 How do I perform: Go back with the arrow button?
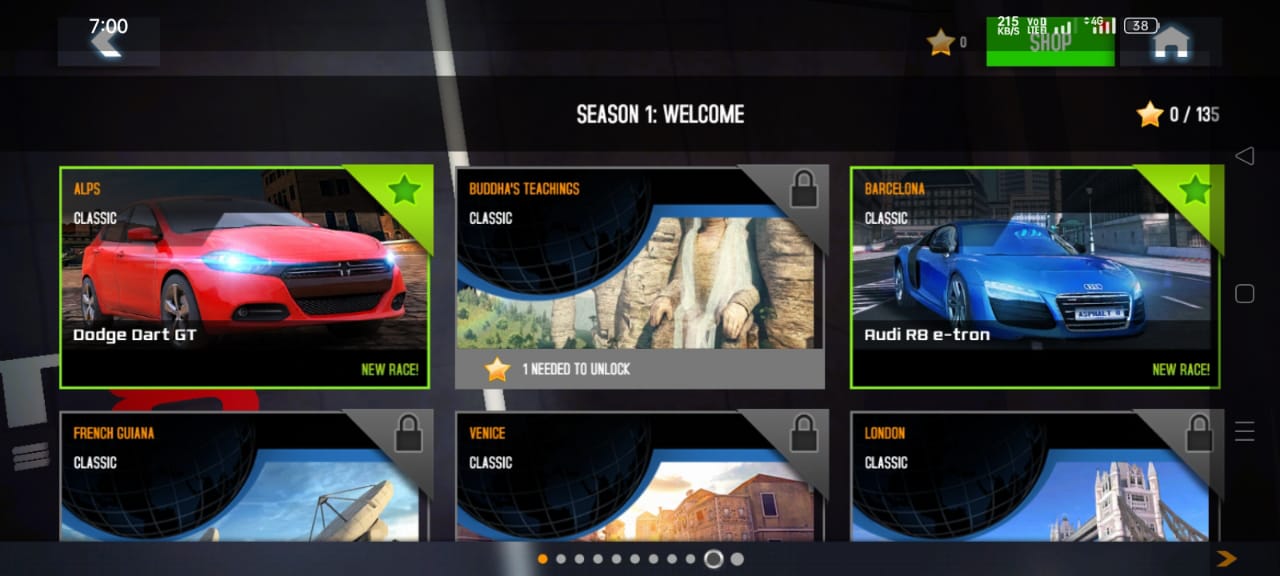pyautogui.click(x=107, y=42)
